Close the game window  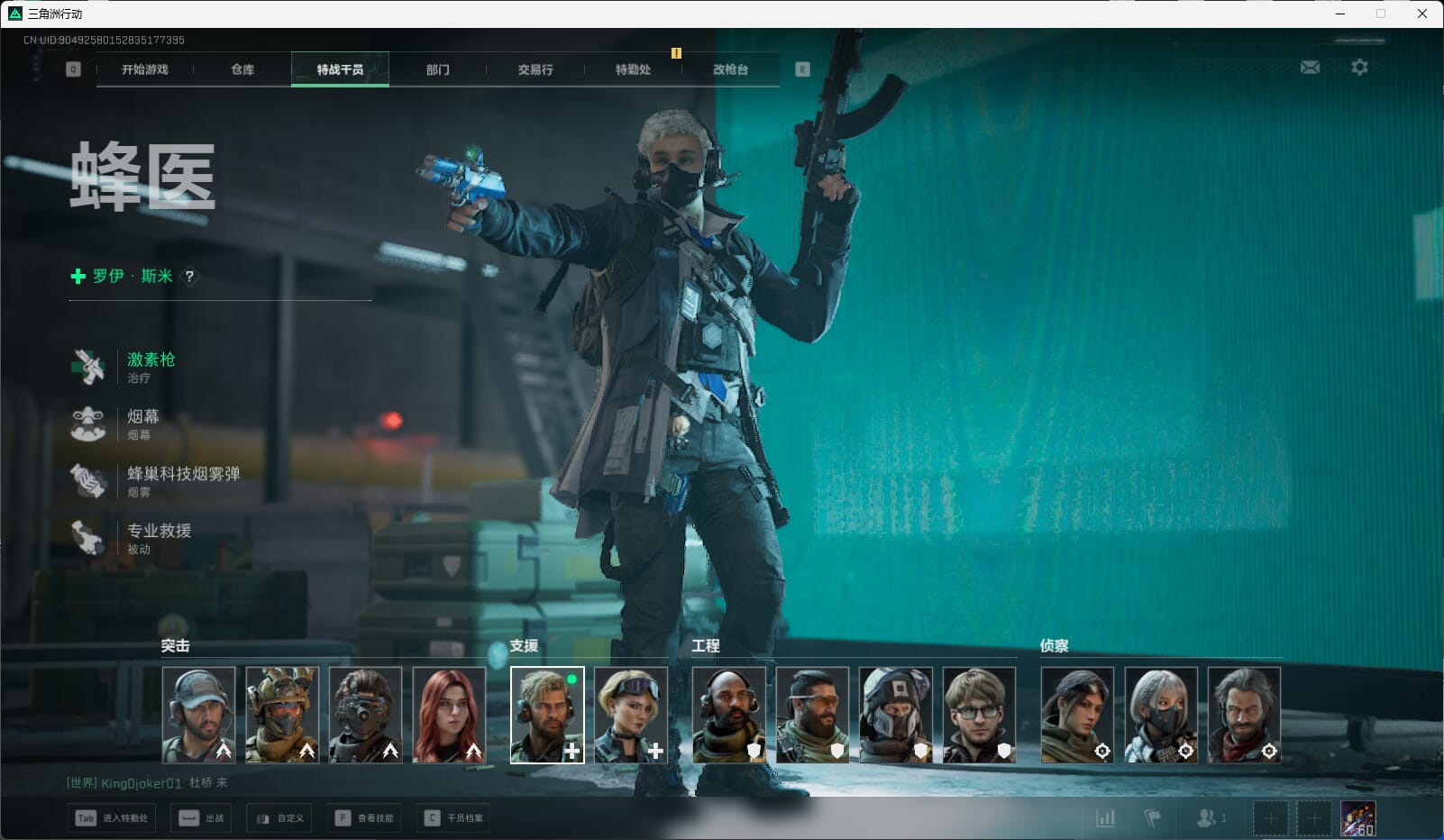1422,14
